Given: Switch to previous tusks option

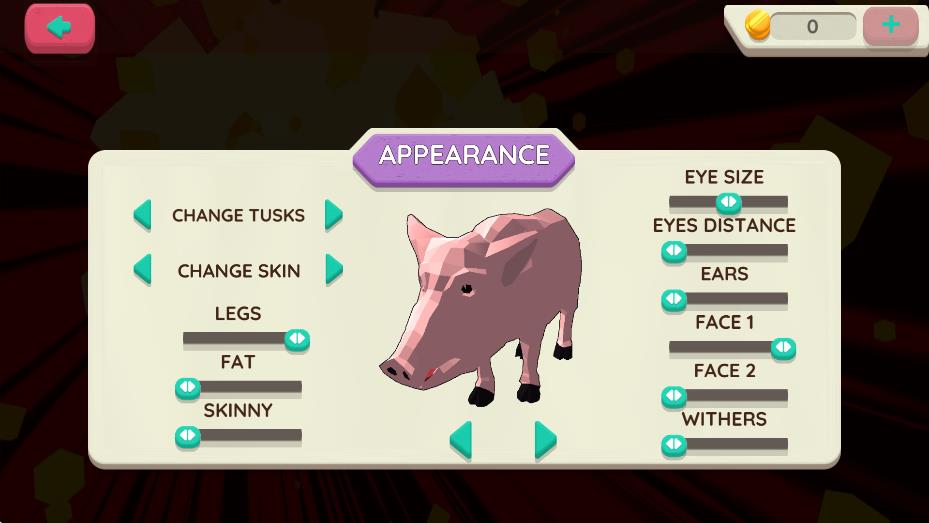Looking at the screenshot, I should pos(143,215).
